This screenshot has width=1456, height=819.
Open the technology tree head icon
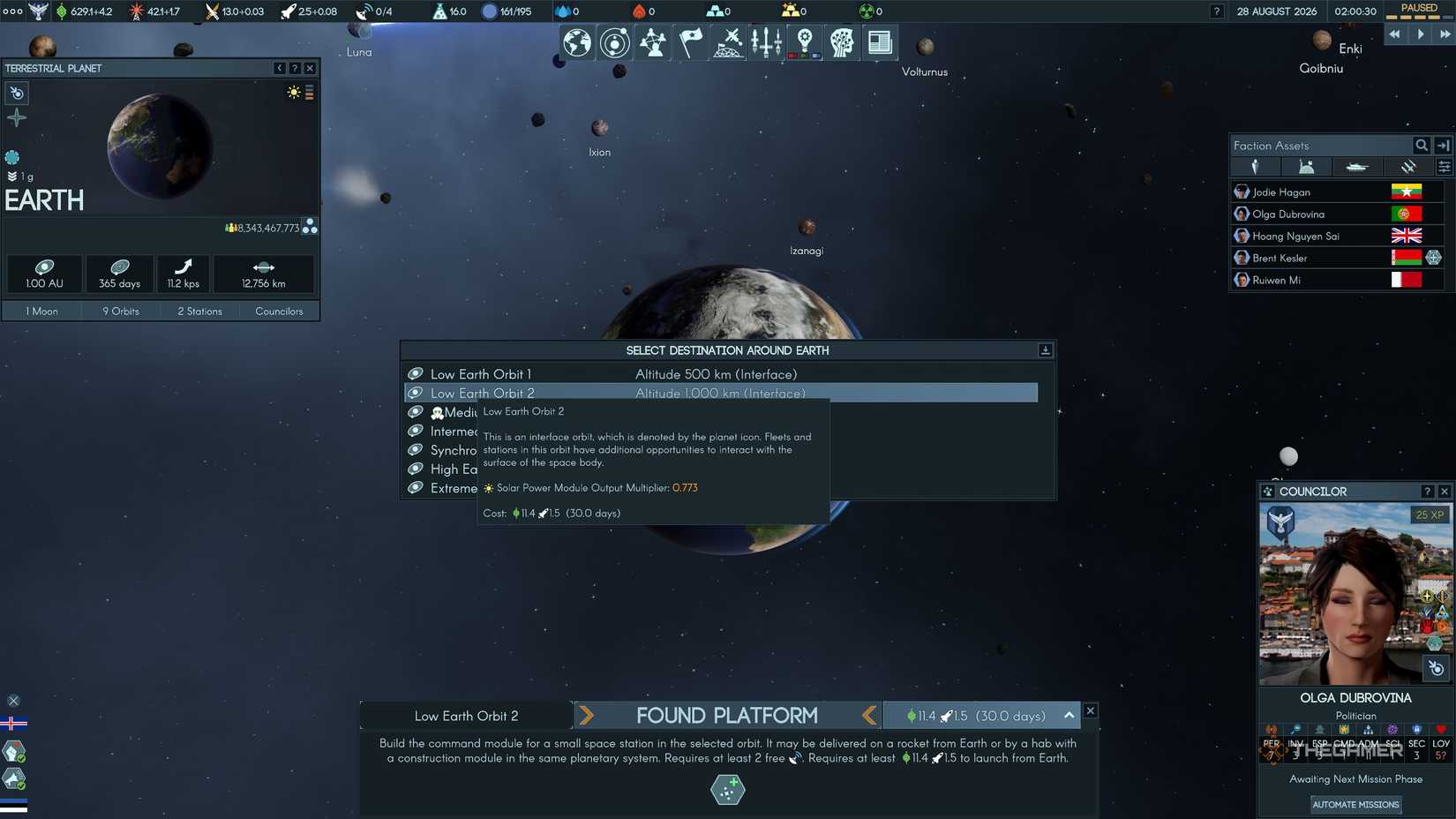842,41
